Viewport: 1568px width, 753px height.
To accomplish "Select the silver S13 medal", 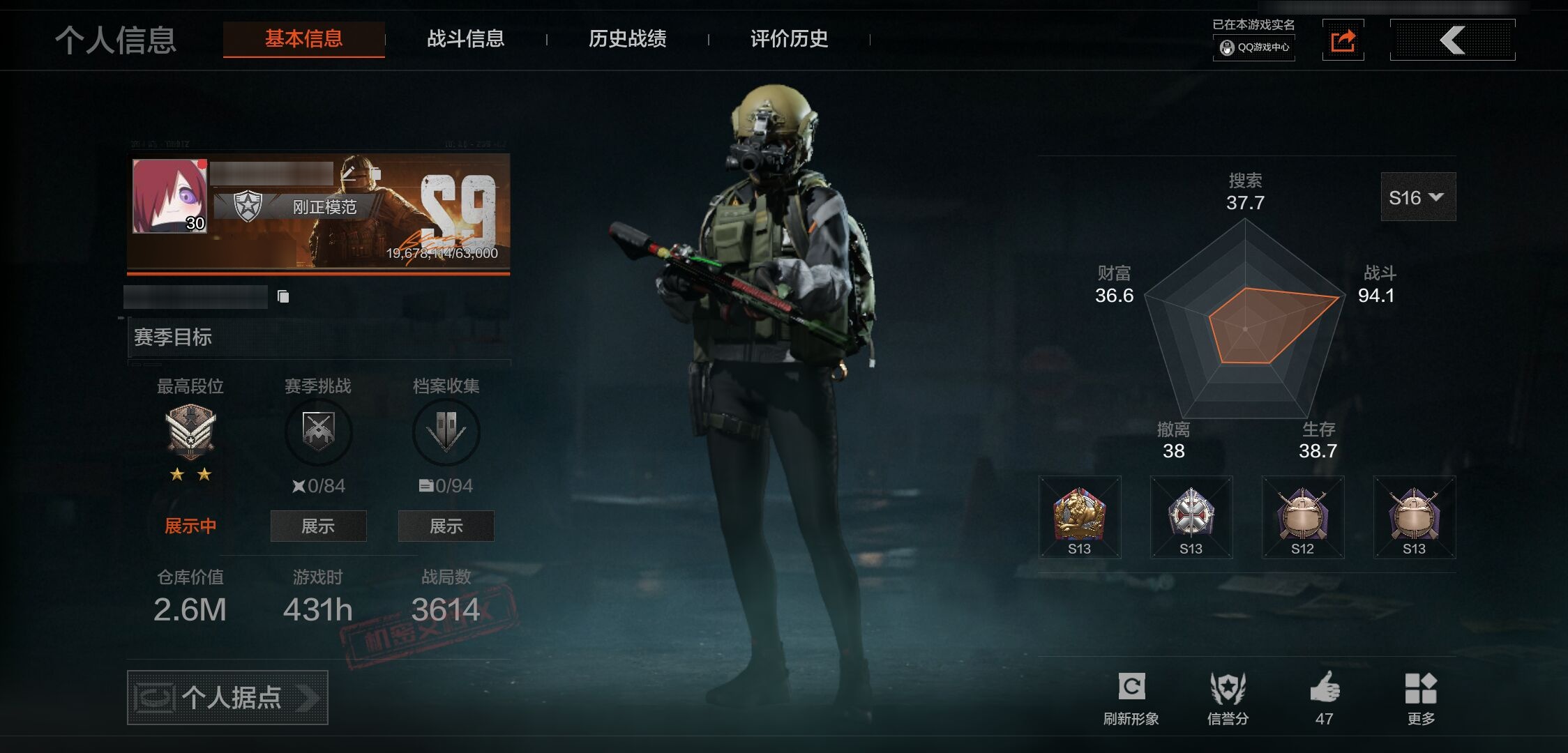I will [x=1191, y=517].
